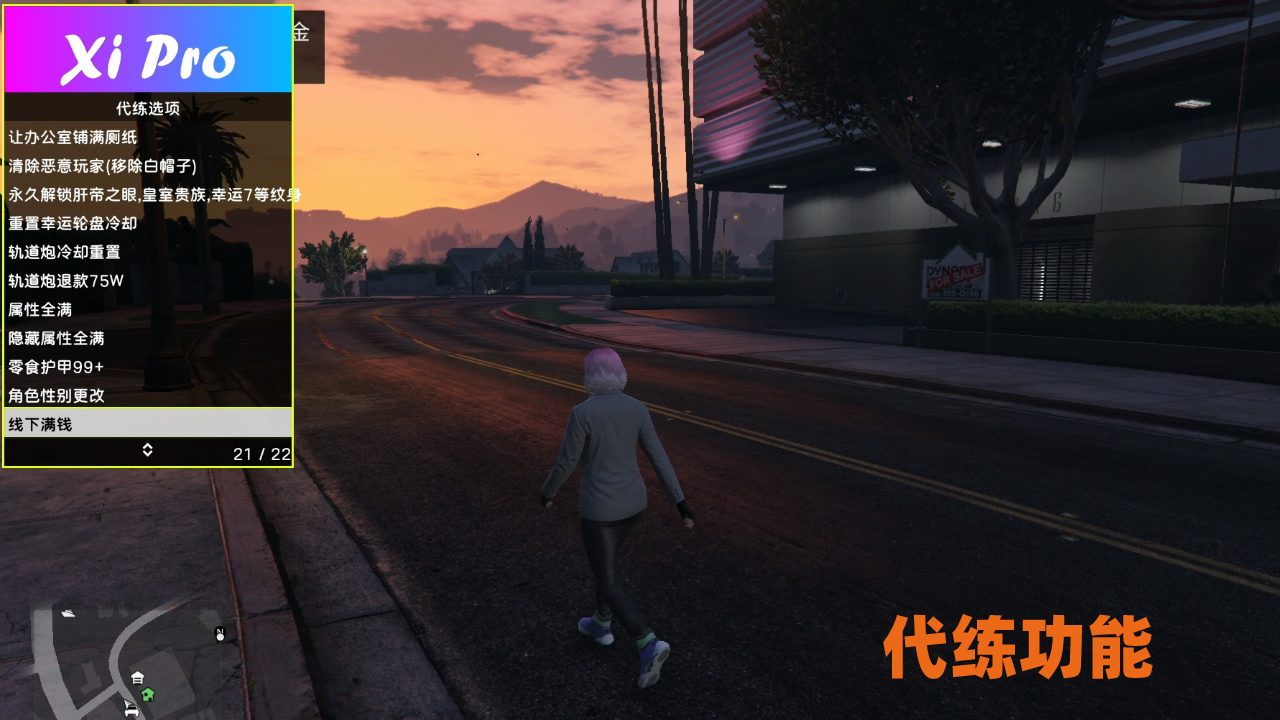
Task: Select the 属性全满 option
Action: 148,311
